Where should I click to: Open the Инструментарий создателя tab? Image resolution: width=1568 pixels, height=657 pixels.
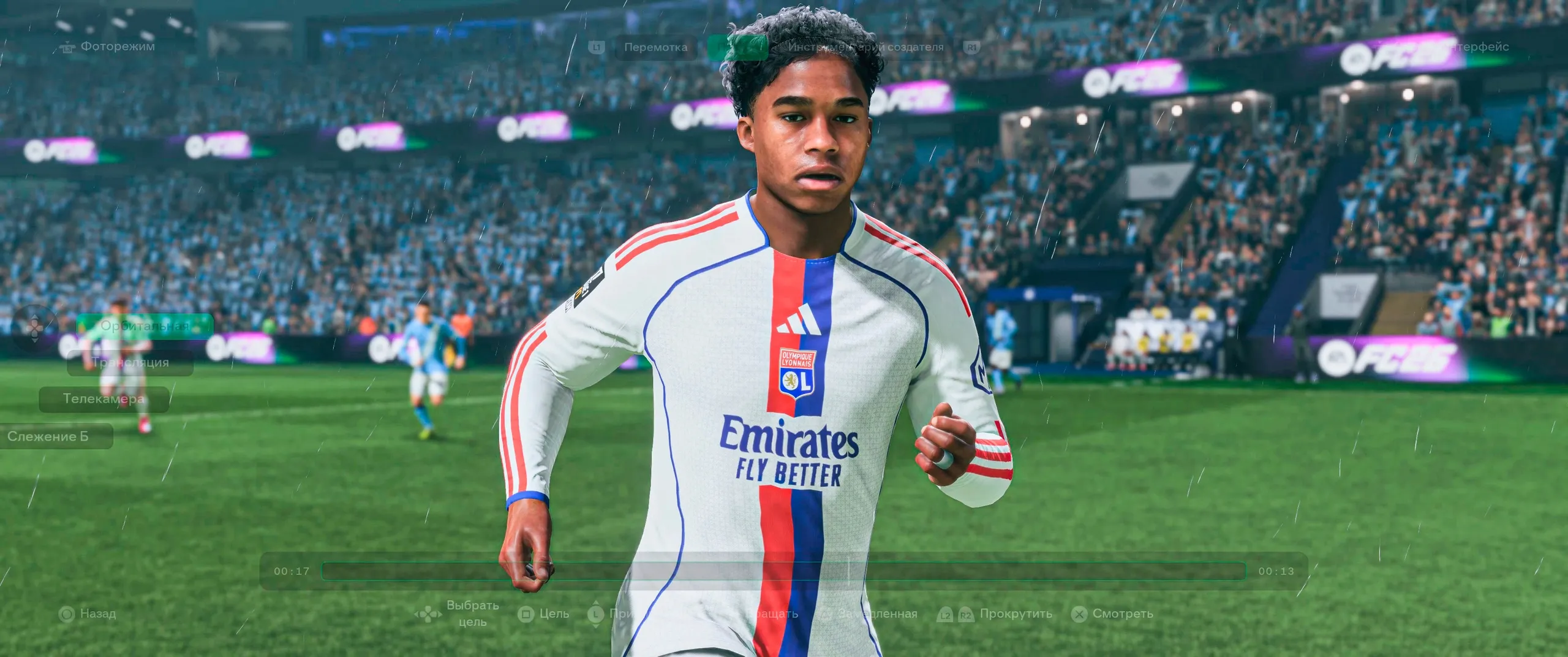click(x=865, y=47)
